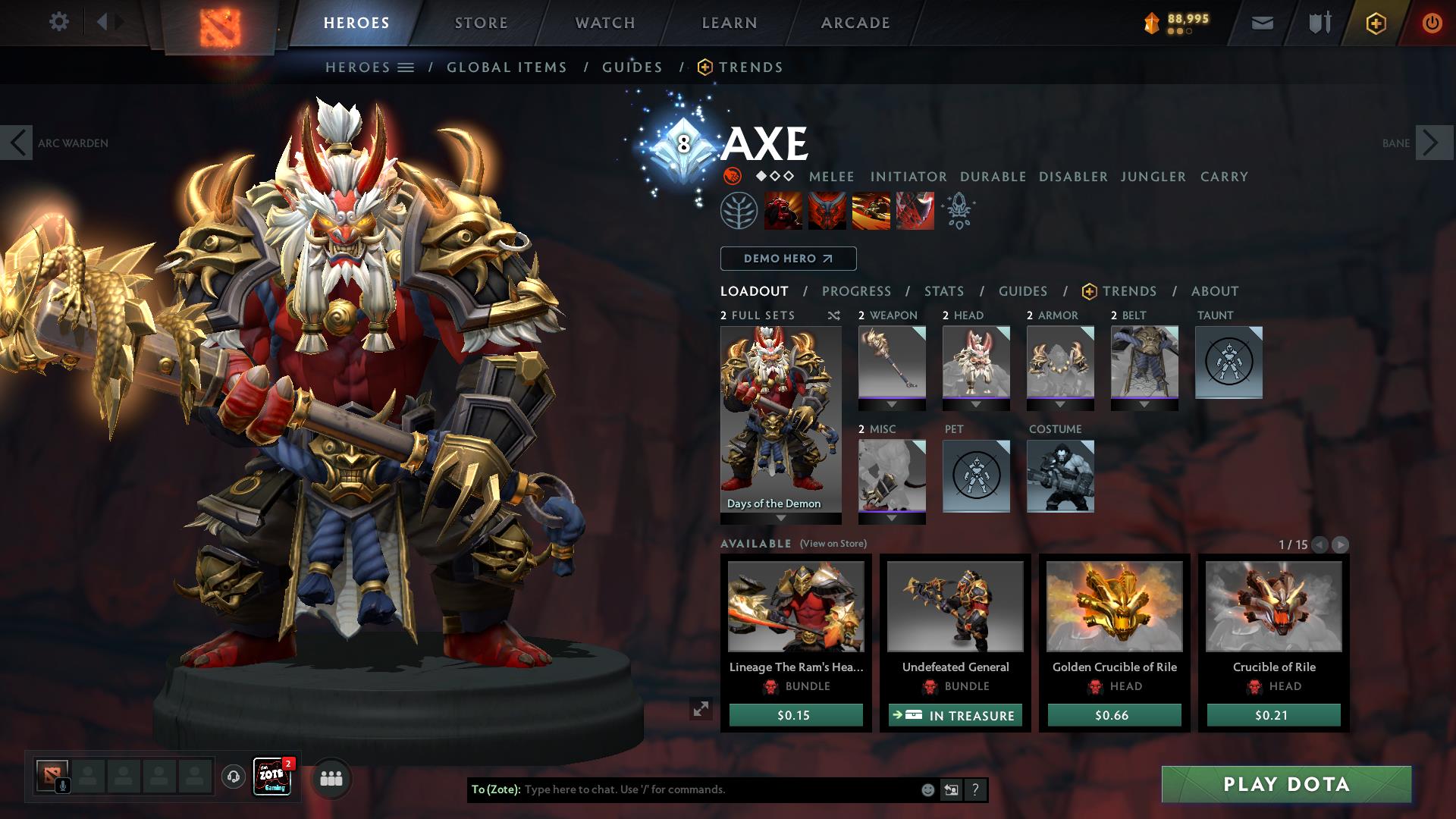Expand the Days of the Demon set dropdown
The width and height of the screenshot is (1456, 819).
click(780, 516)
